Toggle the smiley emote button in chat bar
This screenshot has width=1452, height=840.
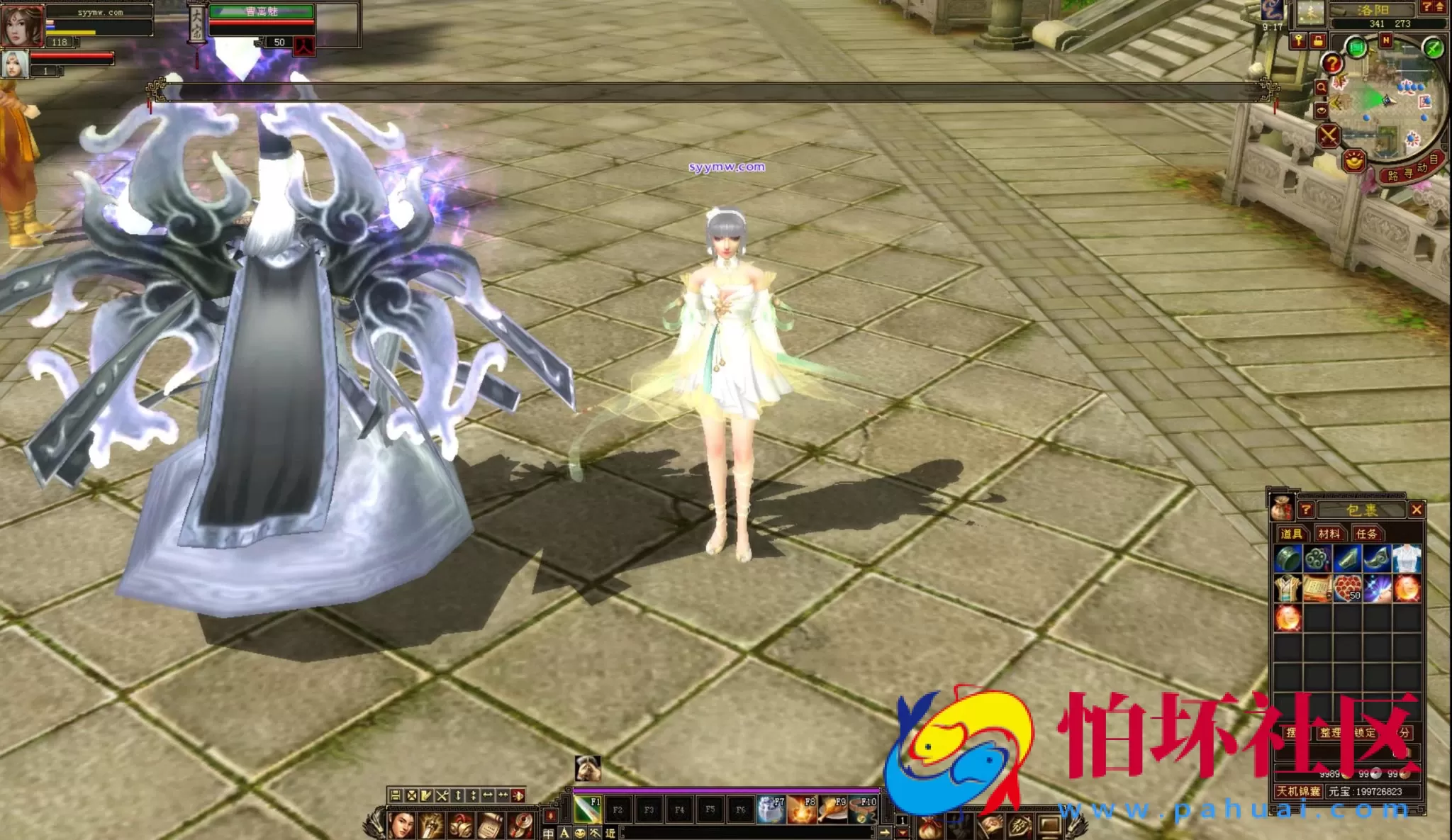click(x=581, y=833)
